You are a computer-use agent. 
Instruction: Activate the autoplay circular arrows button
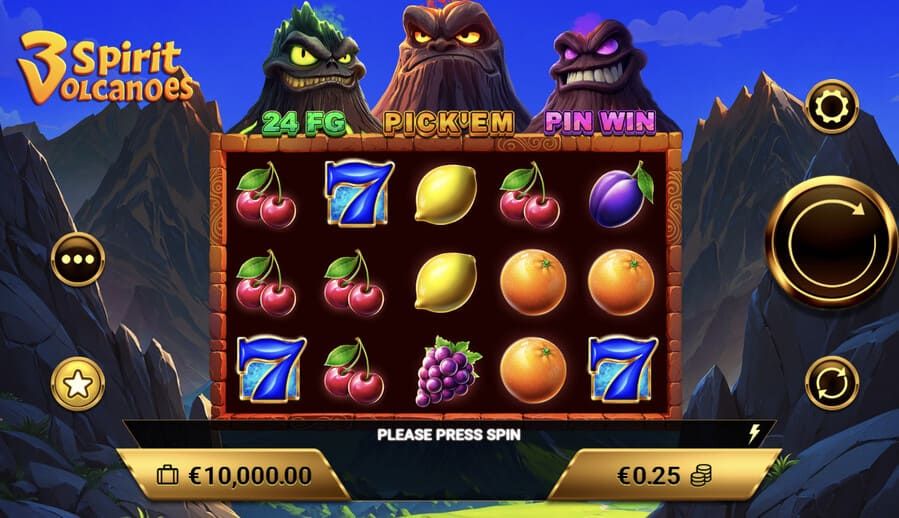point(832,383)
